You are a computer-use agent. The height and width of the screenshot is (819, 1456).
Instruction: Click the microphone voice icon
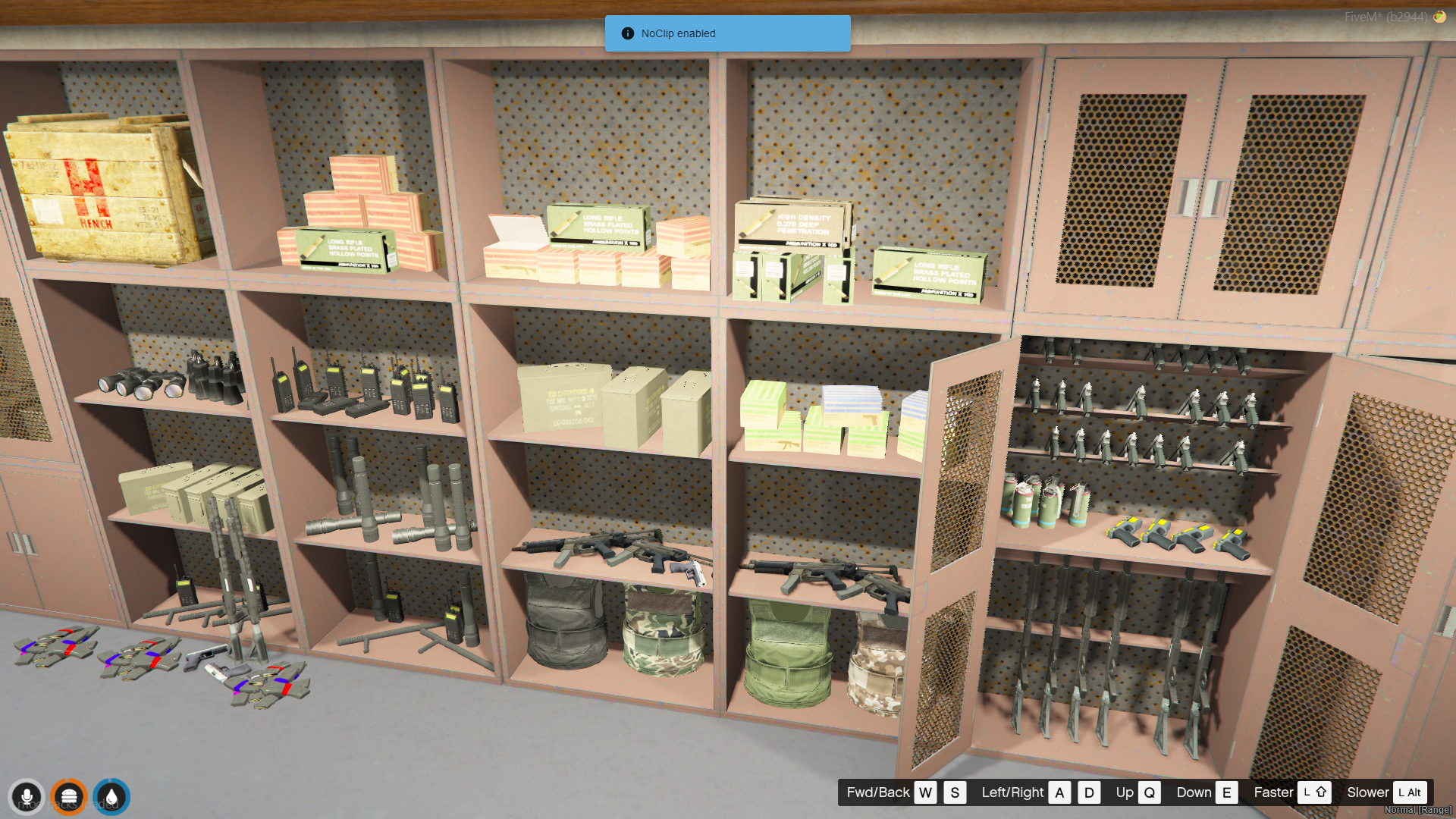pos(27,797)
